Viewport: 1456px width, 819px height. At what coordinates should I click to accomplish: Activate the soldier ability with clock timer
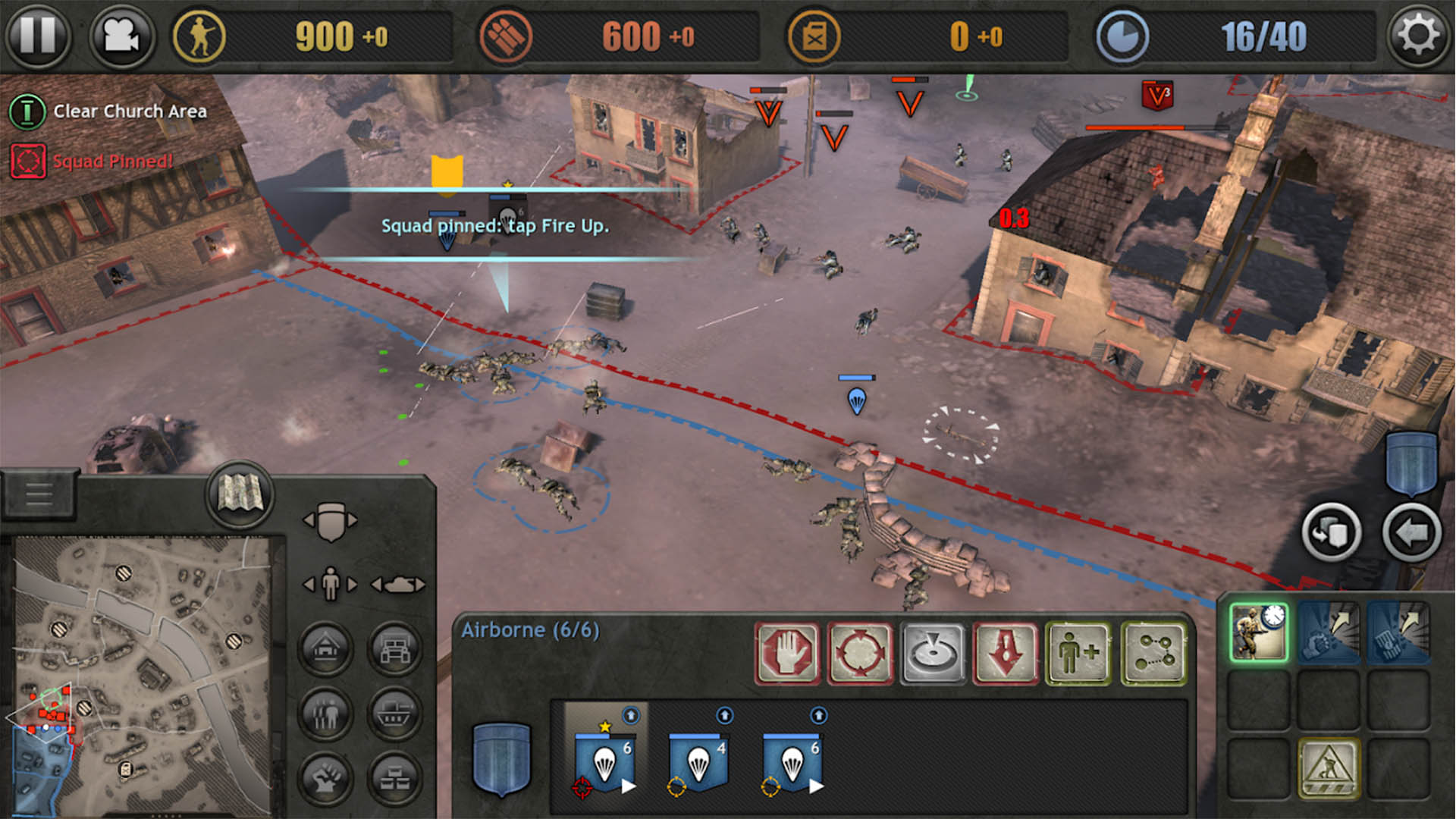1259,632
